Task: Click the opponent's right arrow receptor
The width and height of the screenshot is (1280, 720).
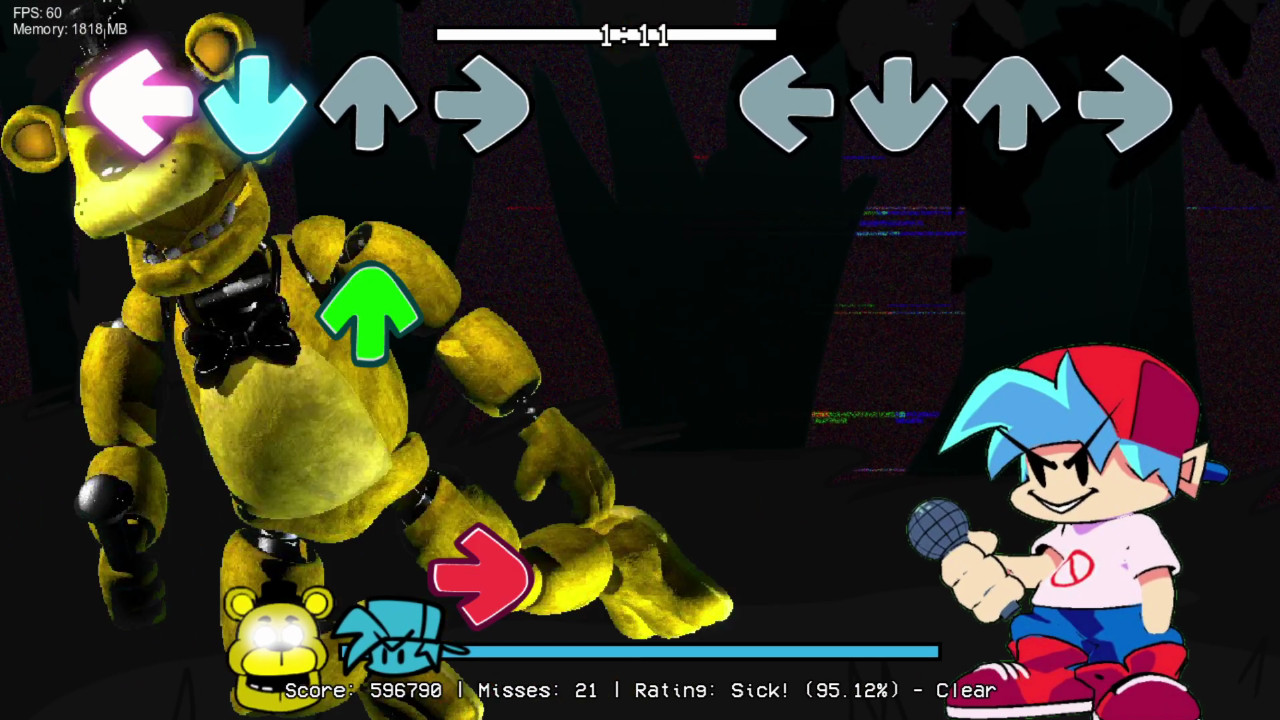Action: [x=483, y=100]
